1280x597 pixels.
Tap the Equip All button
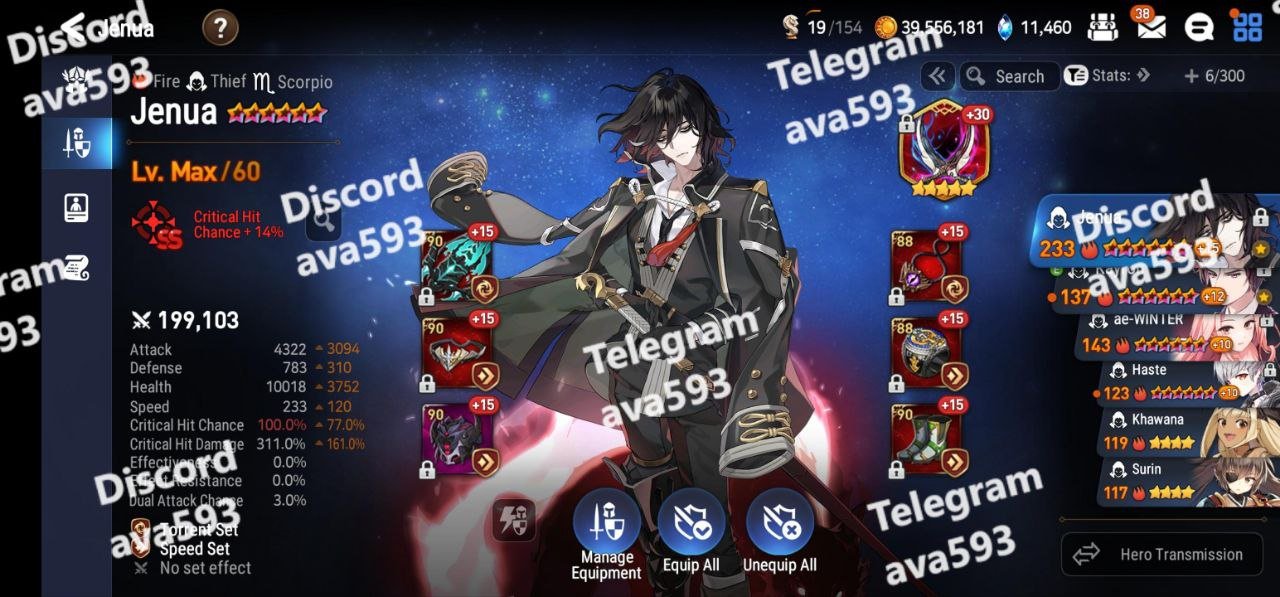tap(691, 523)
